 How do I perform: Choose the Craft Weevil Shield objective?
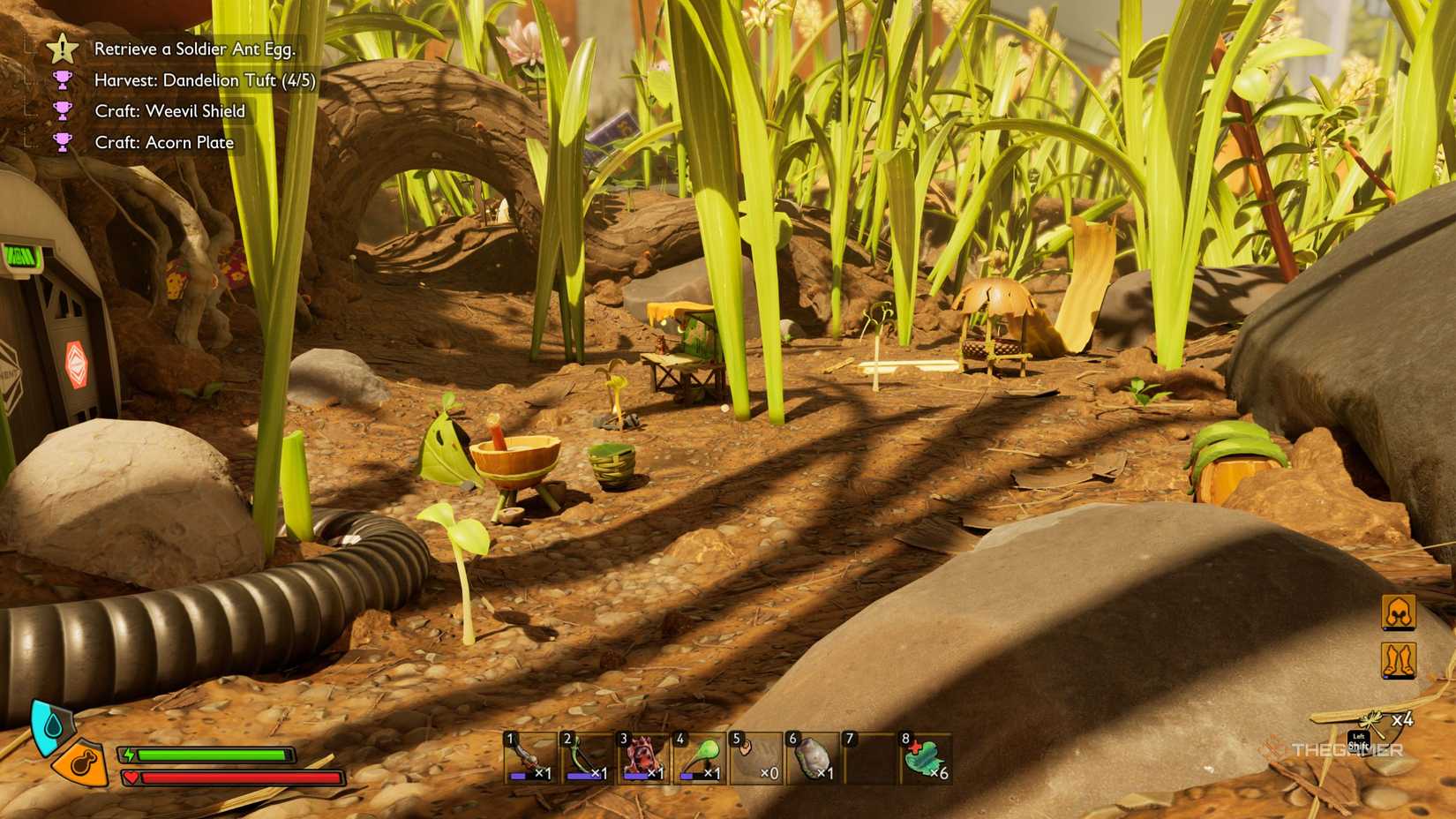click(x=169, y=111)
